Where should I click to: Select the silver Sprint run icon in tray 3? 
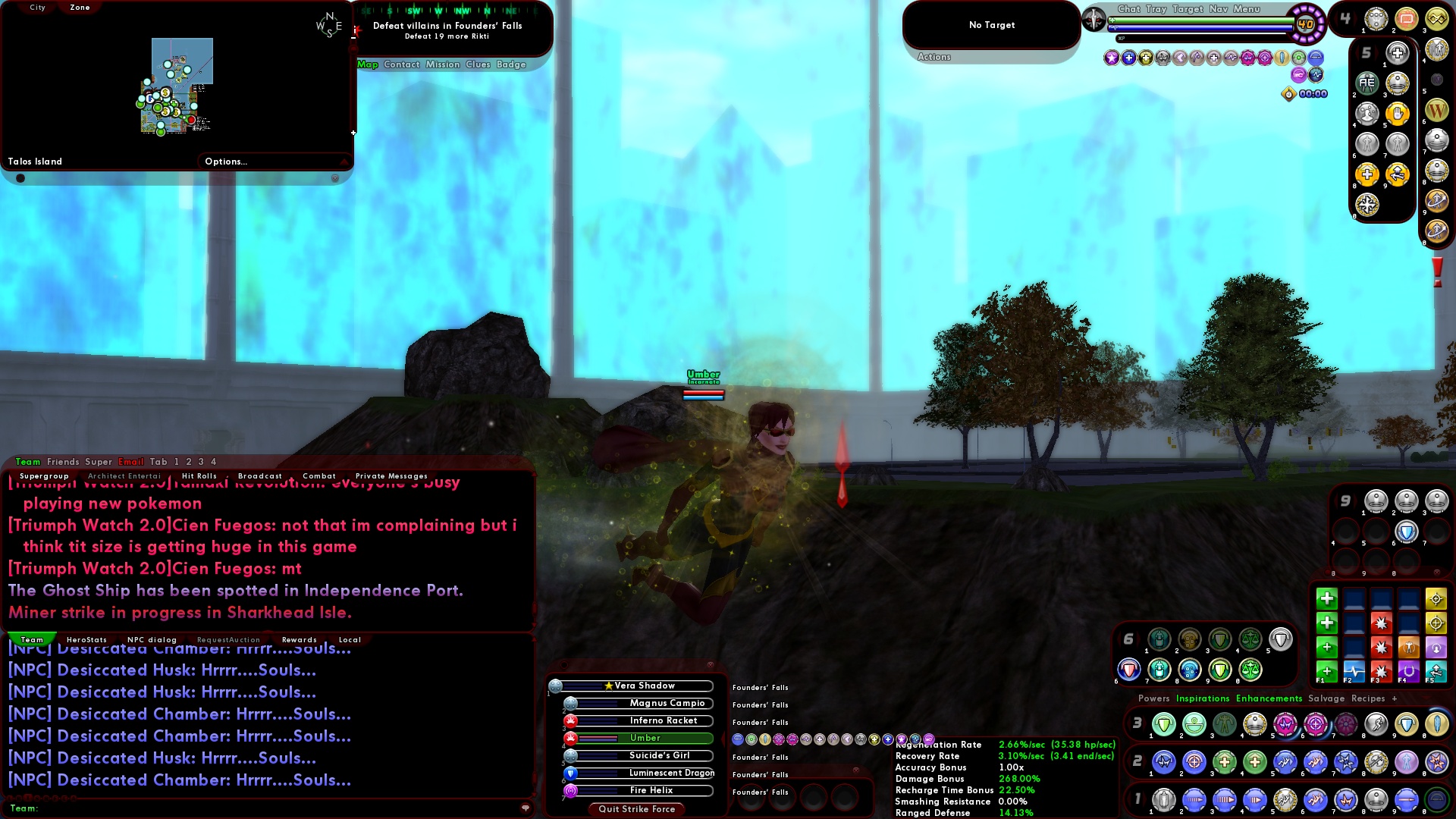1378,724
